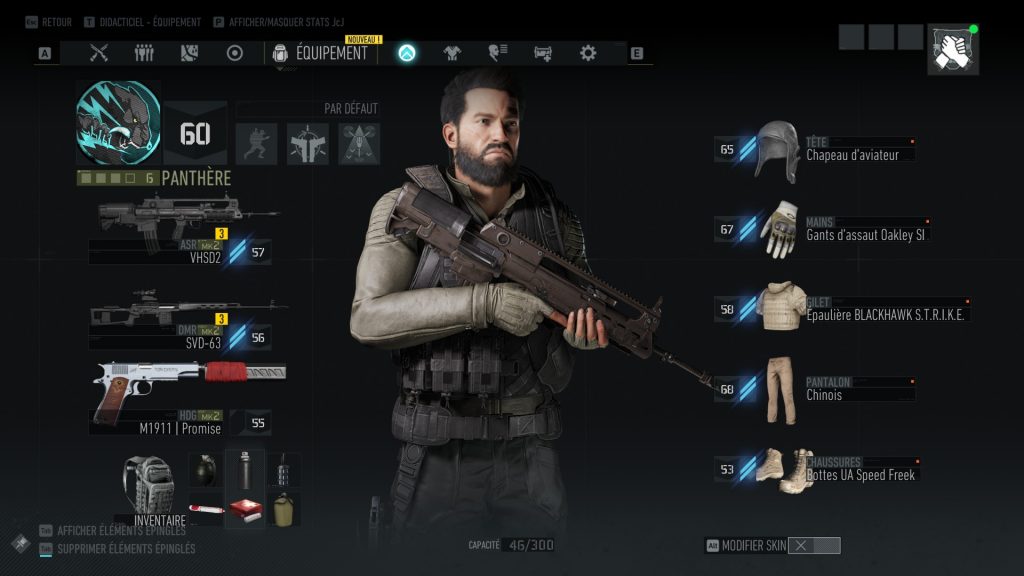Open the Inventaire backpack
Viewport: 1024px width, 576px height.
pyautogui.click(x=148, y=490)
